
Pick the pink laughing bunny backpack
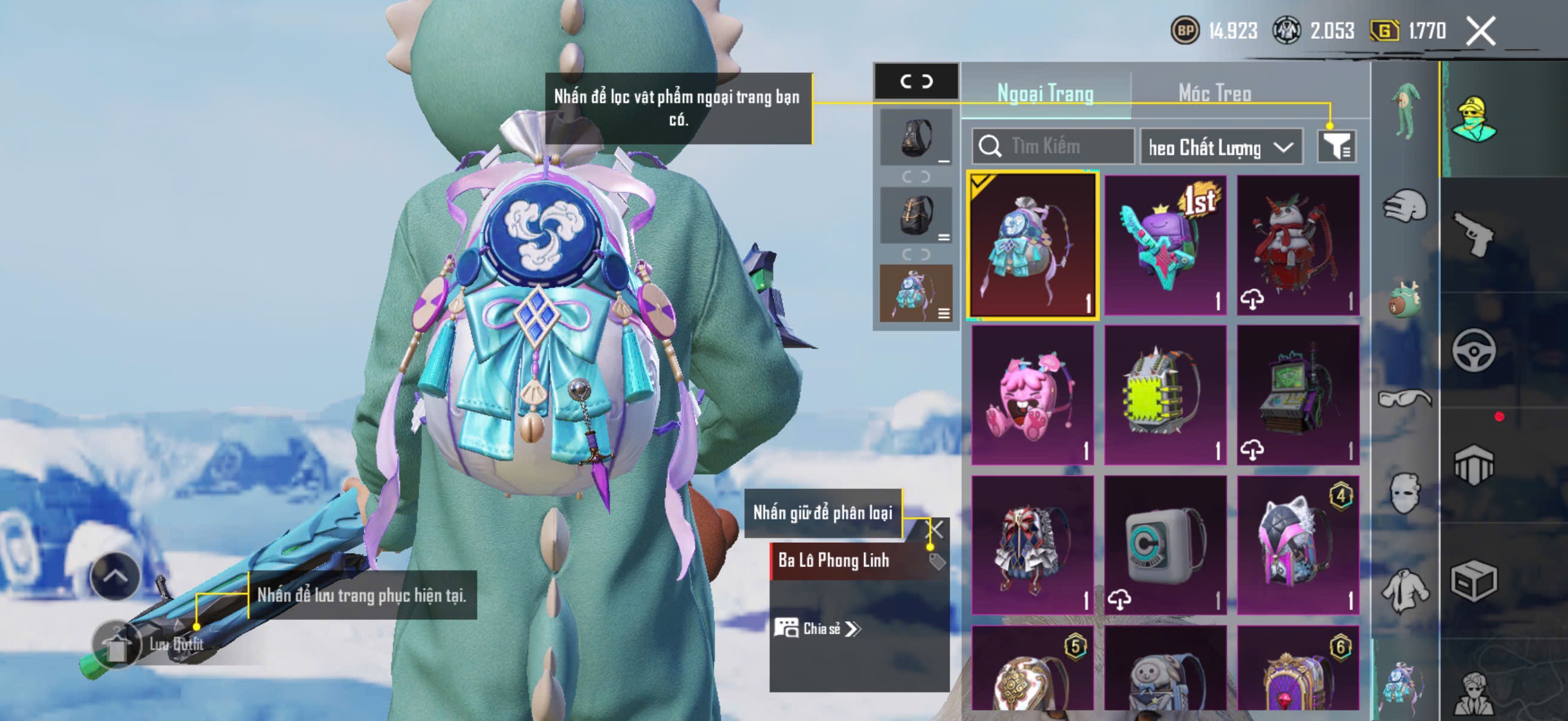coord(1032,395)
